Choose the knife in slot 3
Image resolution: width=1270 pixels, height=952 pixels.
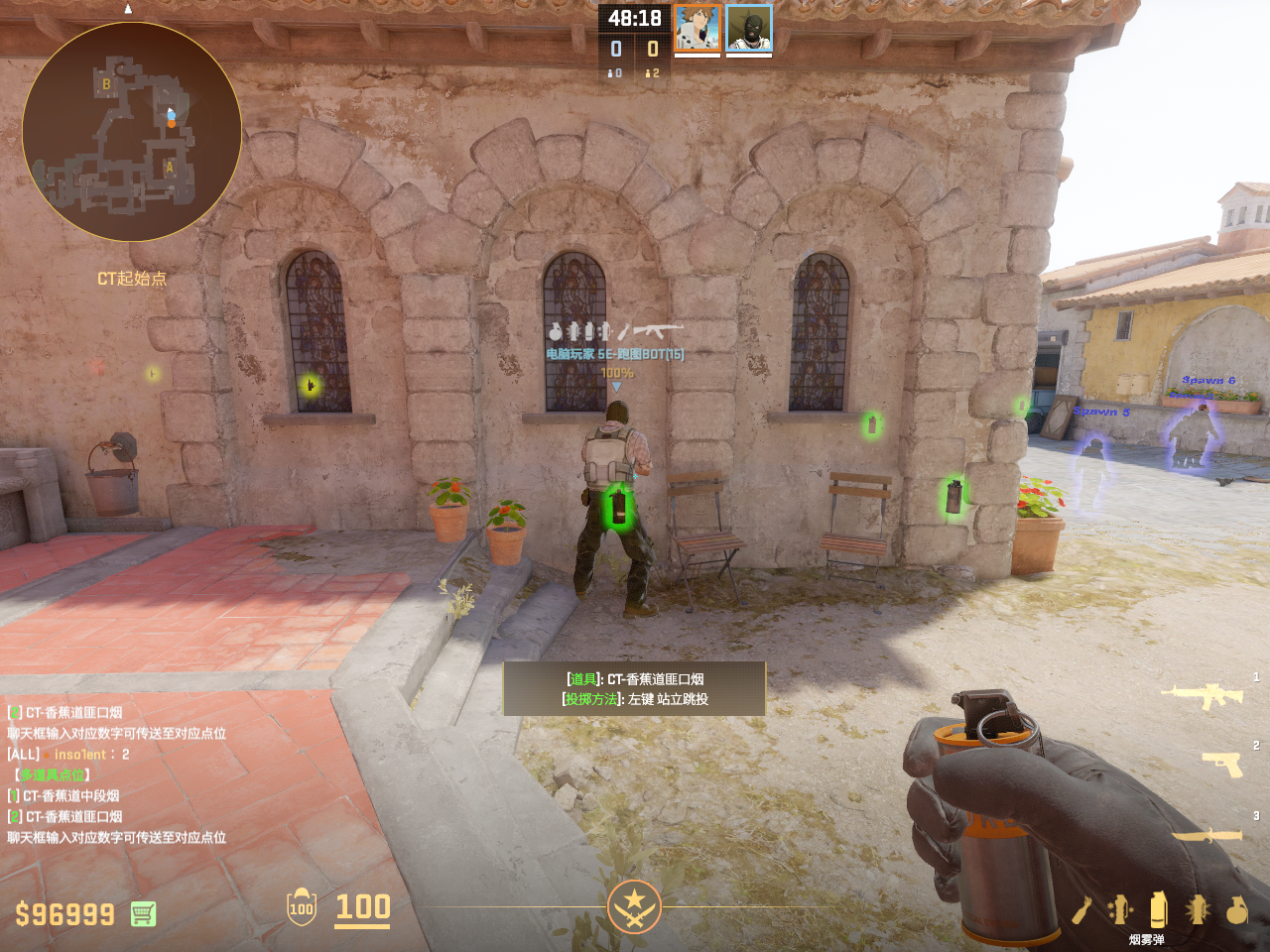(x=1206, y=835)
